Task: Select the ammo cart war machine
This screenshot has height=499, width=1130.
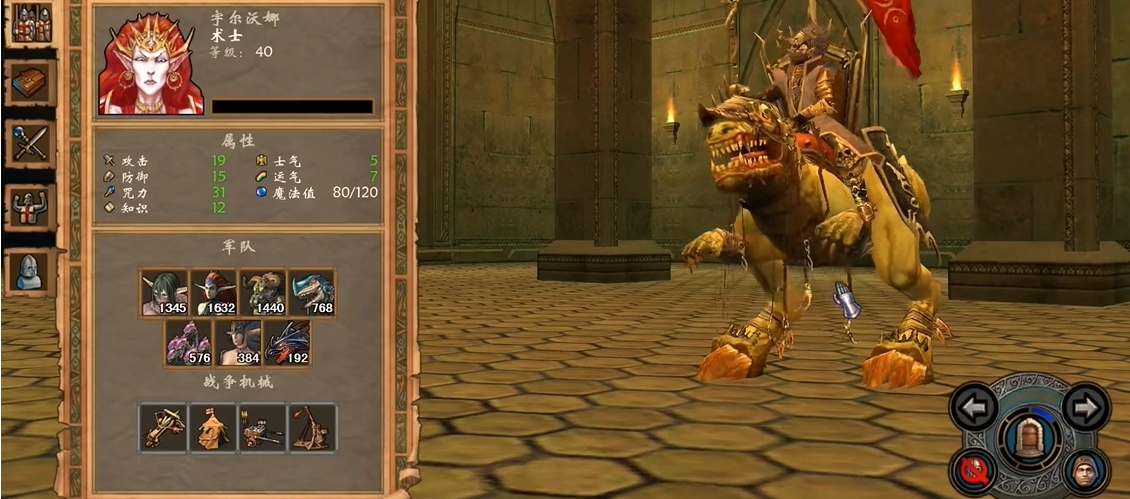Action: pos(262,428)
